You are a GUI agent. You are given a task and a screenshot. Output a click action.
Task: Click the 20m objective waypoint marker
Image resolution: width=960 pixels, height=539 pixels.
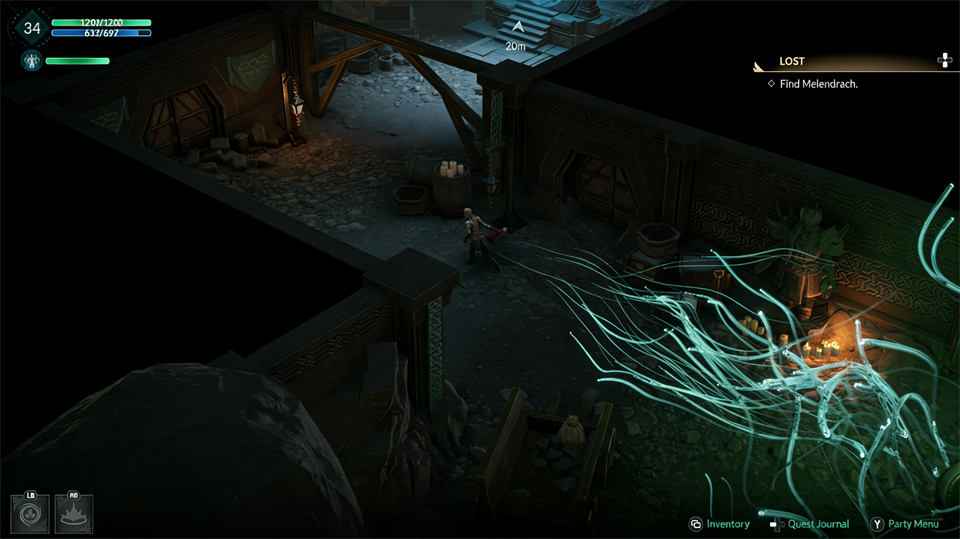(x=516, y=33)
